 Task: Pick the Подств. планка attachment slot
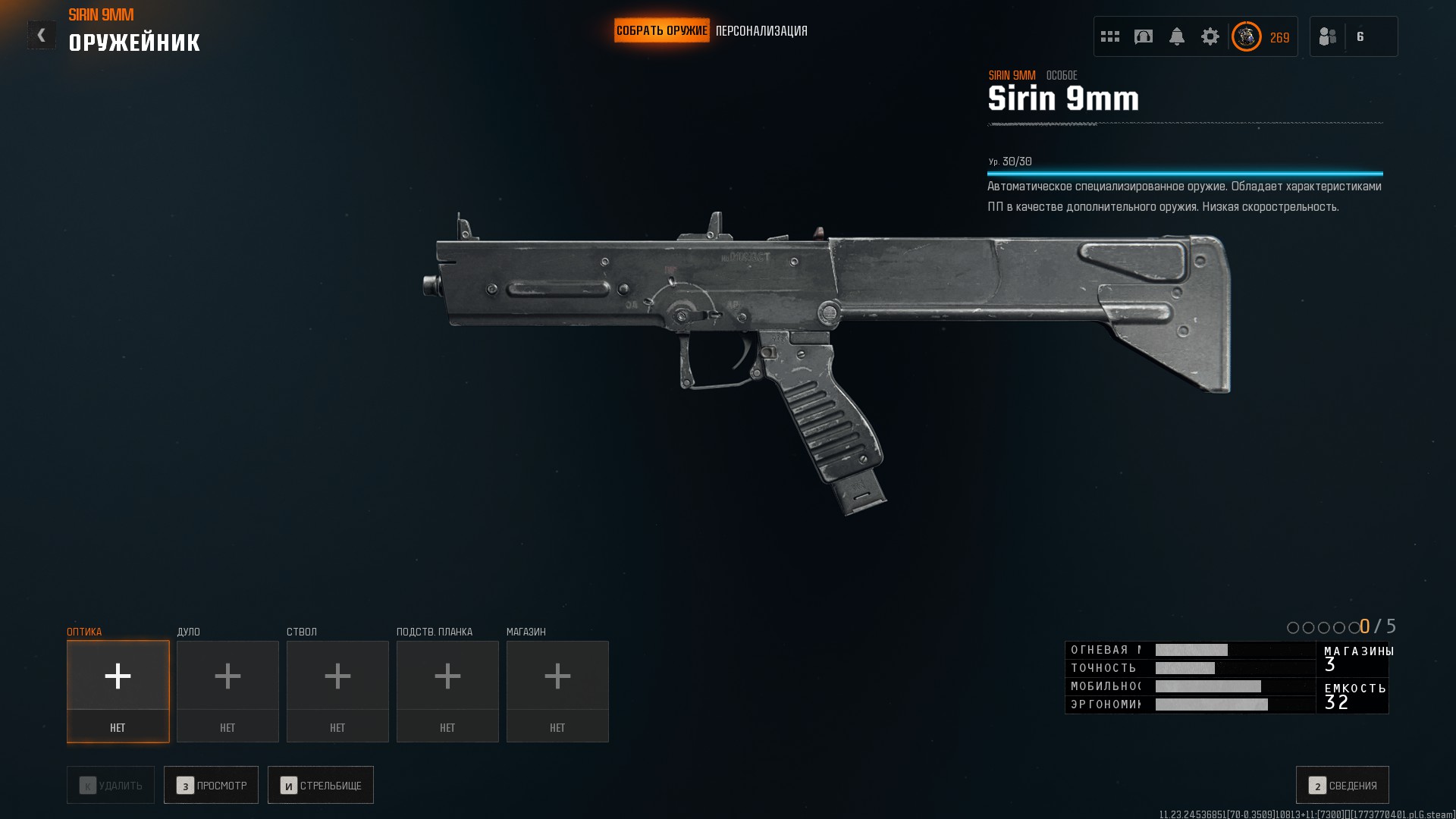click(447, 691)
